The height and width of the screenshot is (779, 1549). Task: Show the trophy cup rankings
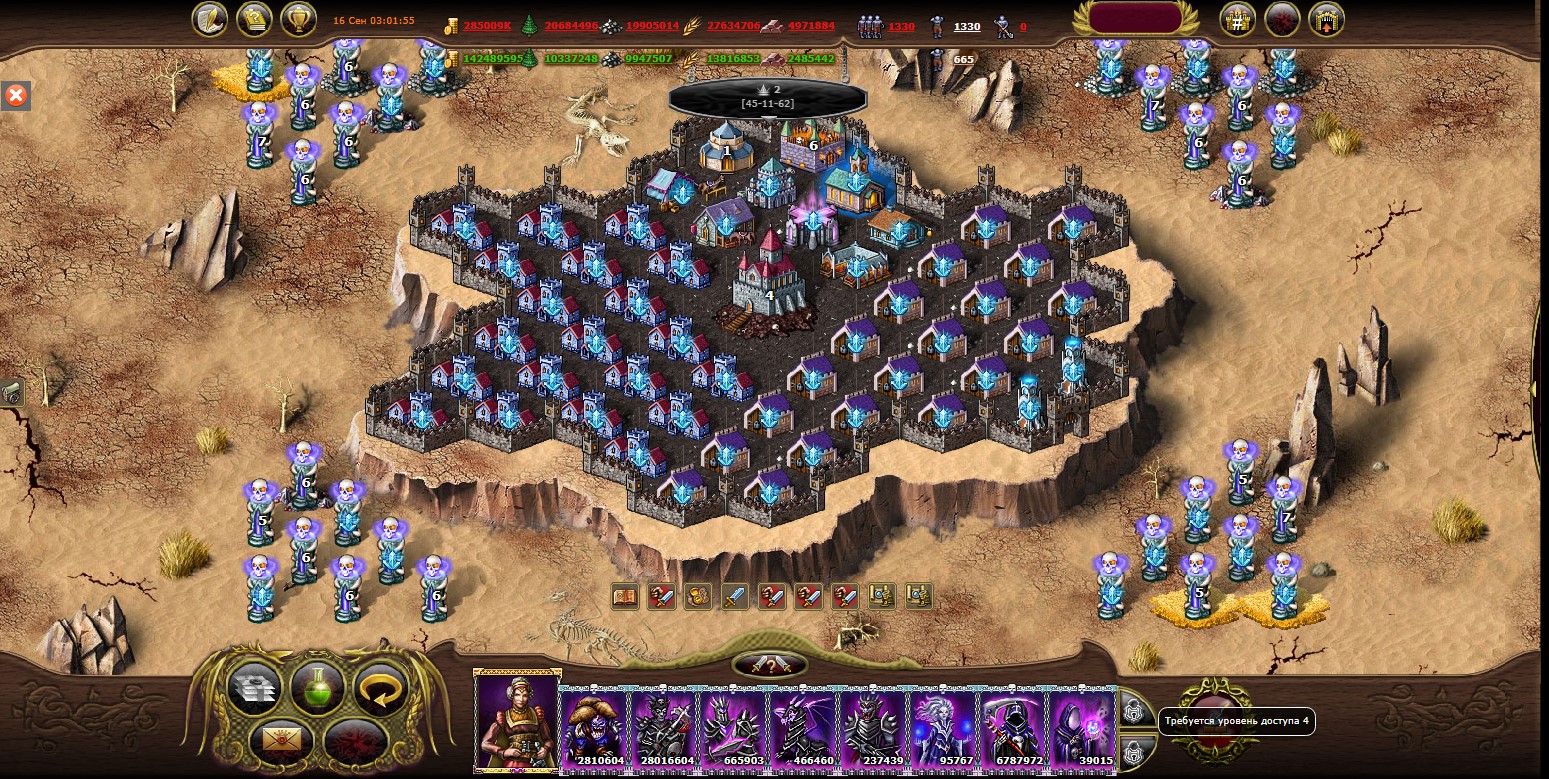pyautogui.click(x=298, y=18)
